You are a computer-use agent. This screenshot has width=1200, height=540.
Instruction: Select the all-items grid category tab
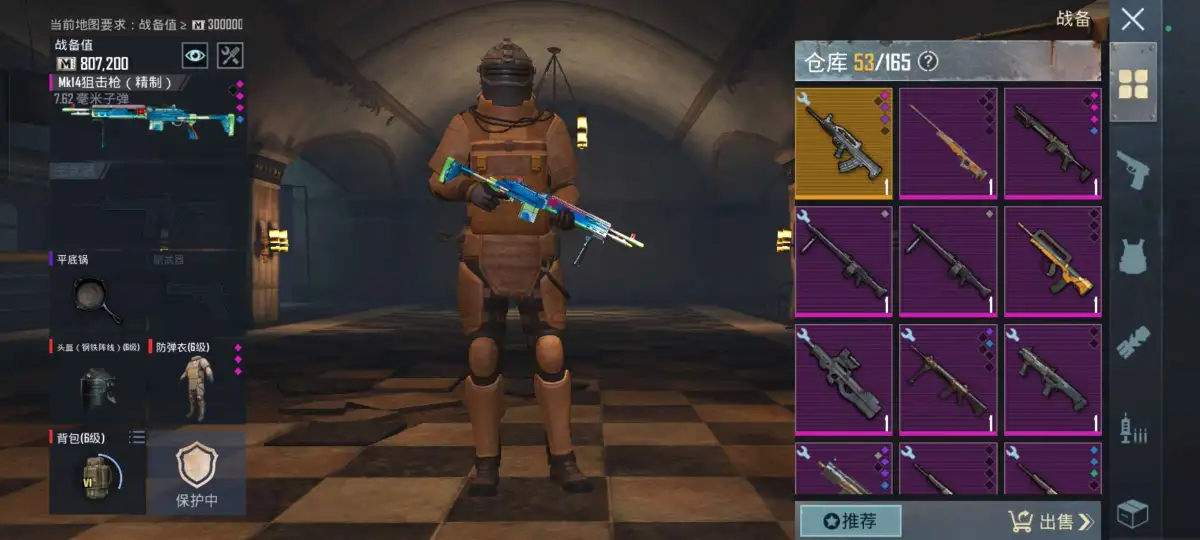coord(1133,84)
